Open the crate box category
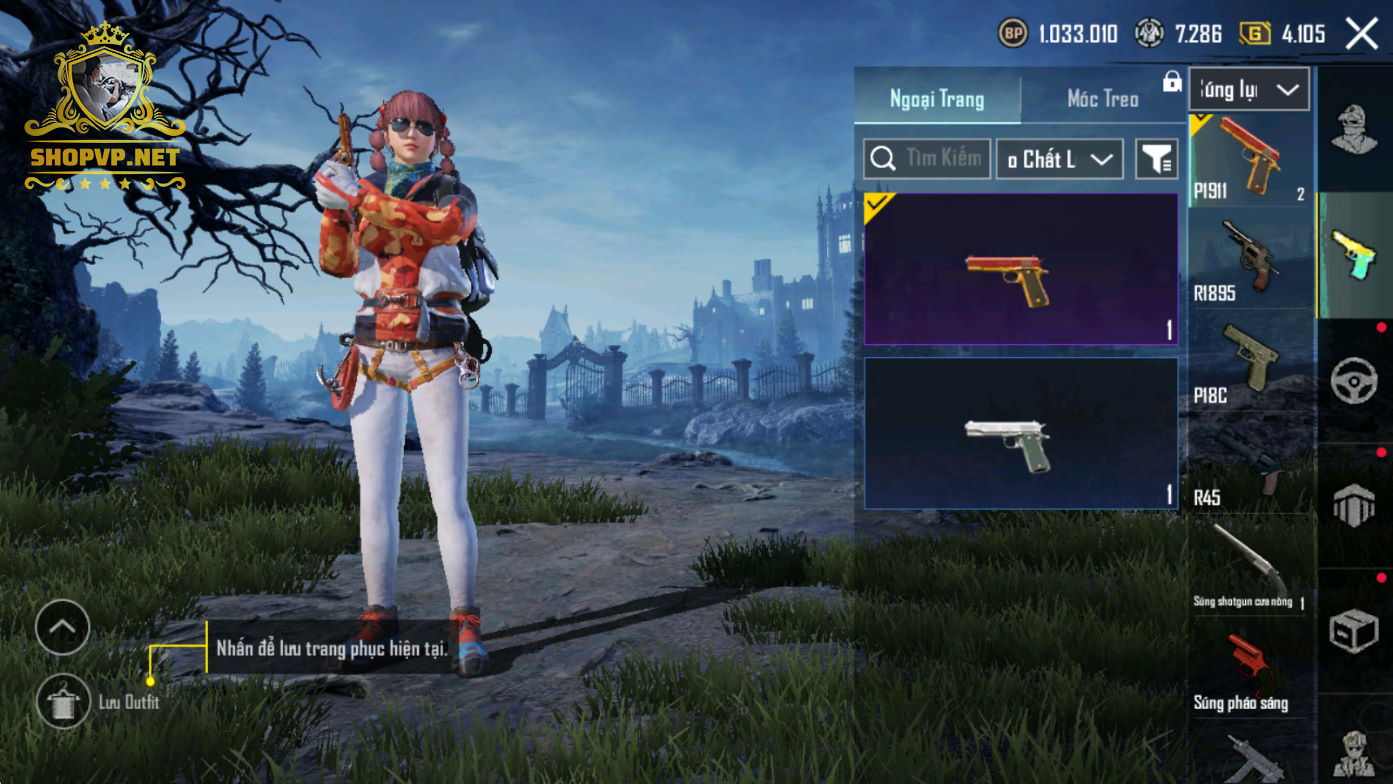The height and width of the screenshot is (784, 1393). point(1354,630)
